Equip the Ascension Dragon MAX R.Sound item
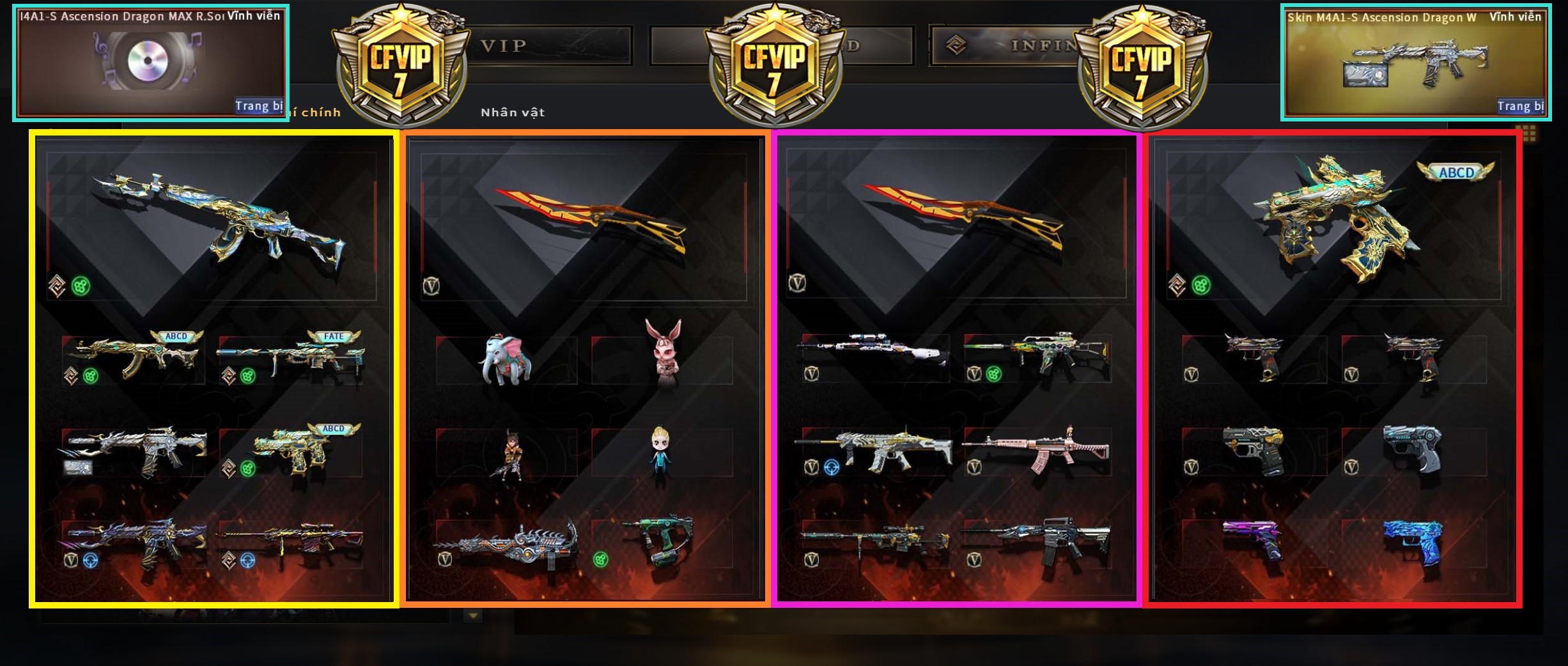 tap(258, 106)
